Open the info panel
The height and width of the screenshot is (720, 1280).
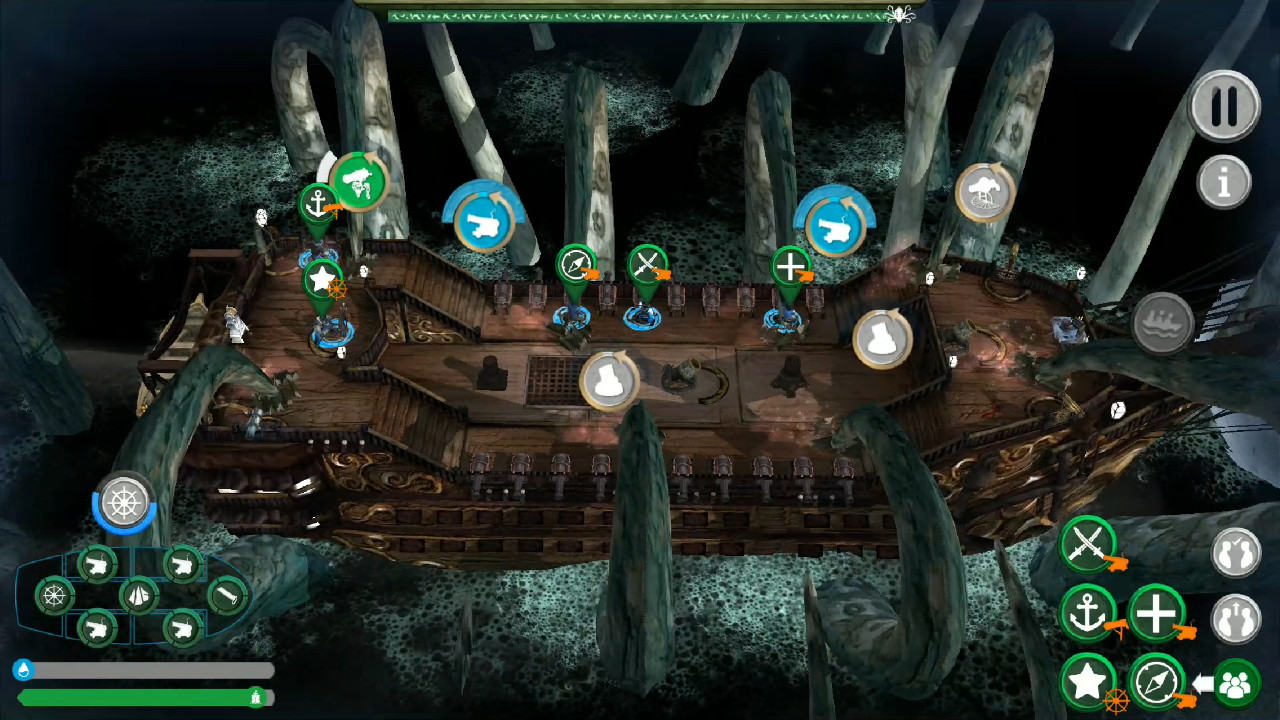(1225, 184)
